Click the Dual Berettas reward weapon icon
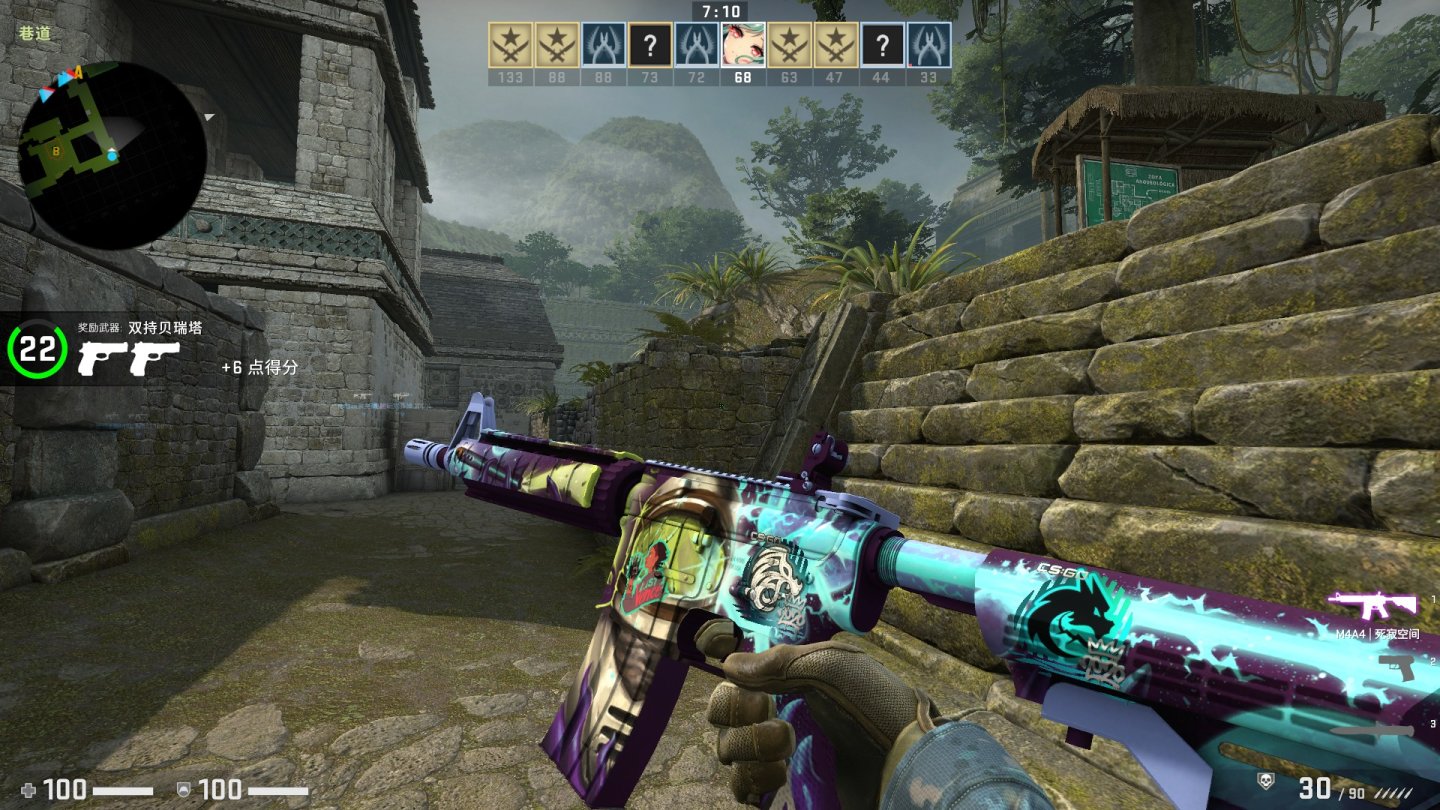Screen dimensions: 1440x810 (x=129, y=357)
